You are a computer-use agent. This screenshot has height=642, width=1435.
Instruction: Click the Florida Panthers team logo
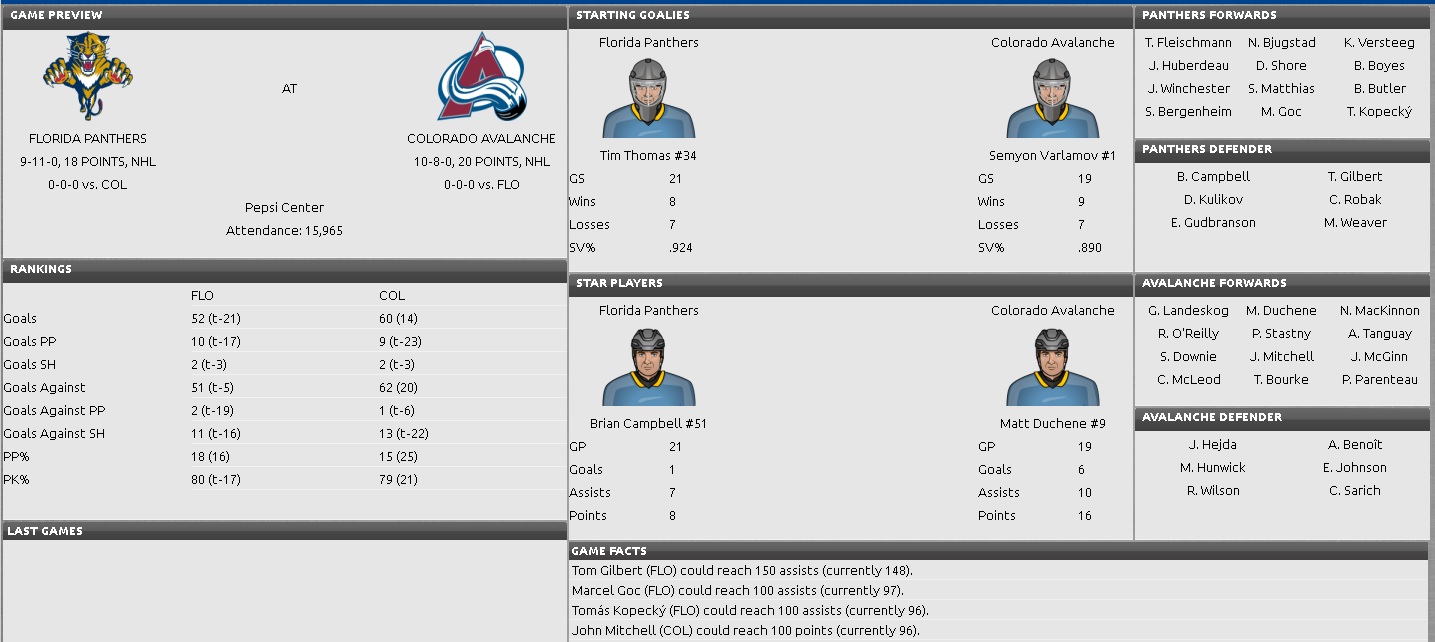pyautogui.click(x=88, y=76)
